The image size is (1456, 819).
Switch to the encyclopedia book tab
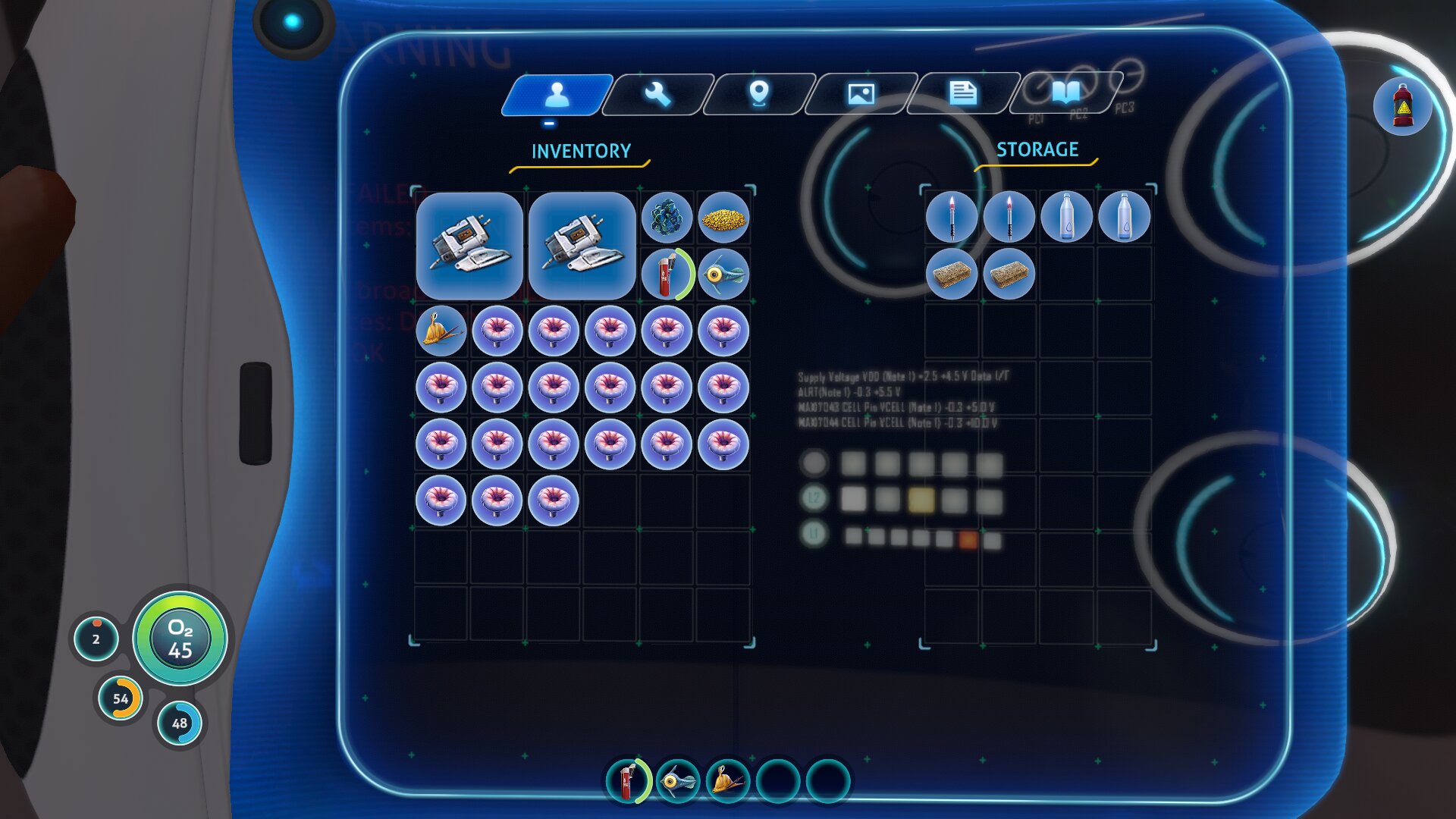1065,94
